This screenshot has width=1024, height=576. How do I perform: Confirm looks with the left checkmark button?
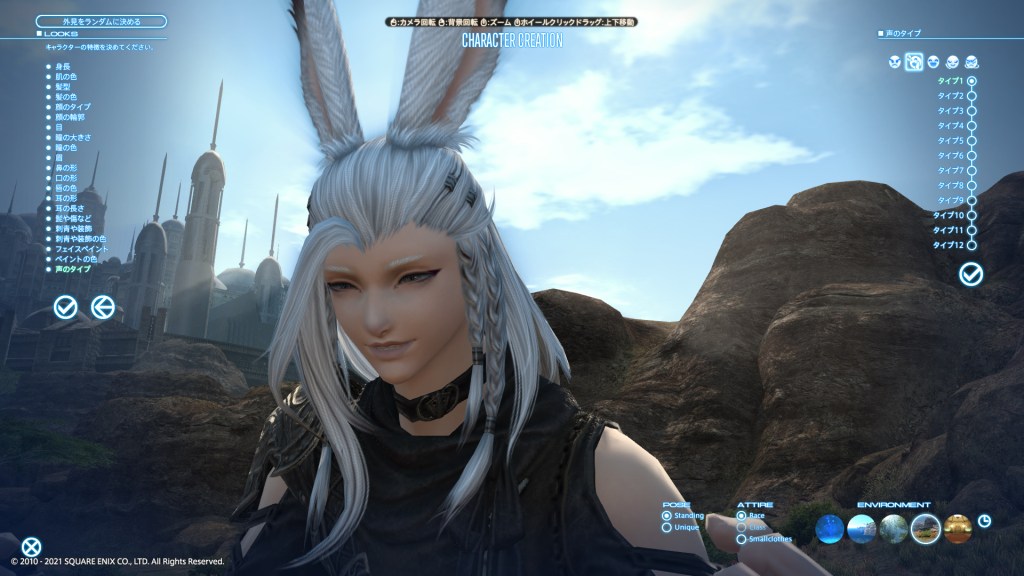tap(66, 307)
